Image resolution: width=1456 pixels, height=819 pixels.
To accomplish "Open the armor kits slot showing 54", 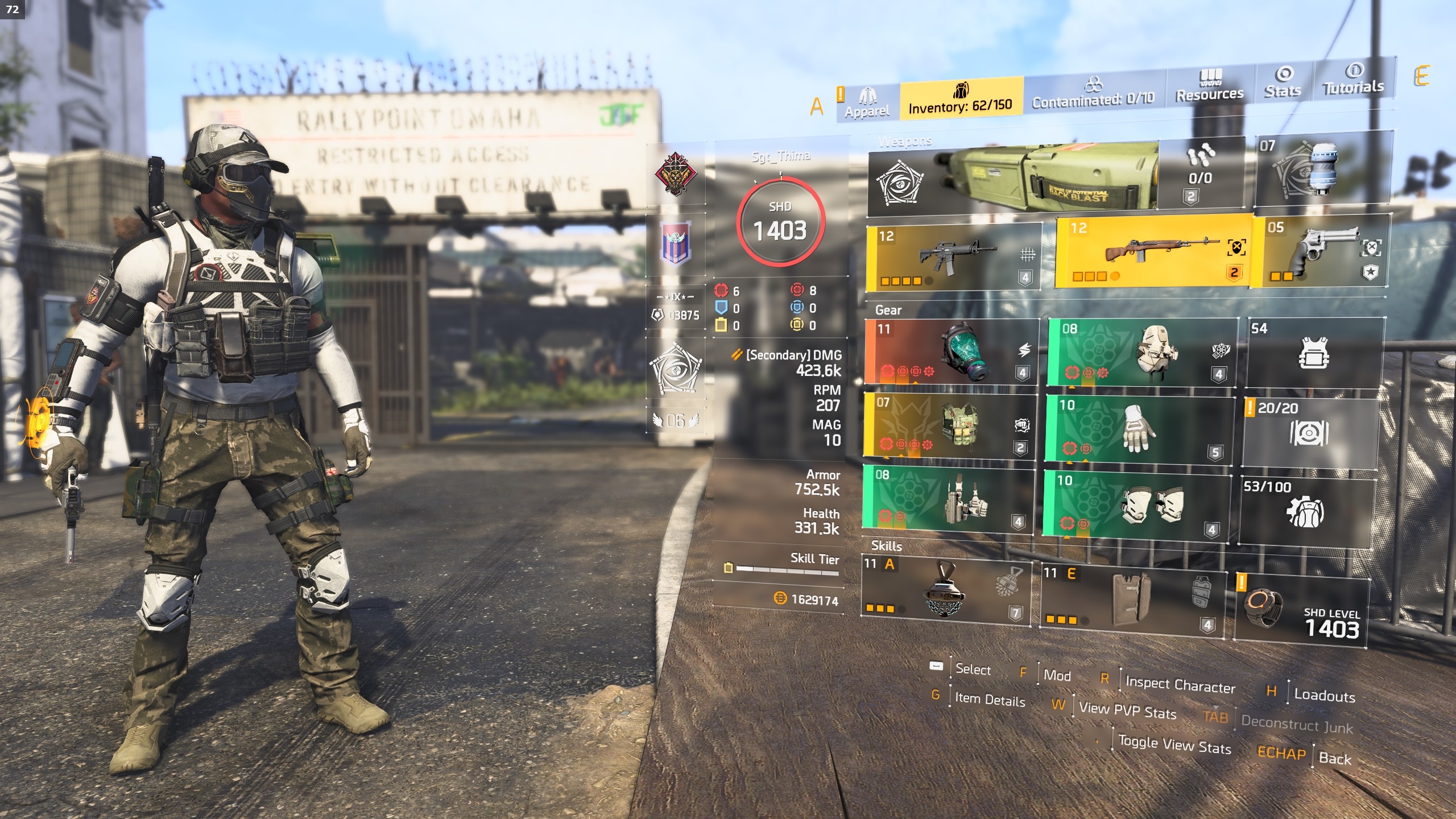I will coord(1315,353).
